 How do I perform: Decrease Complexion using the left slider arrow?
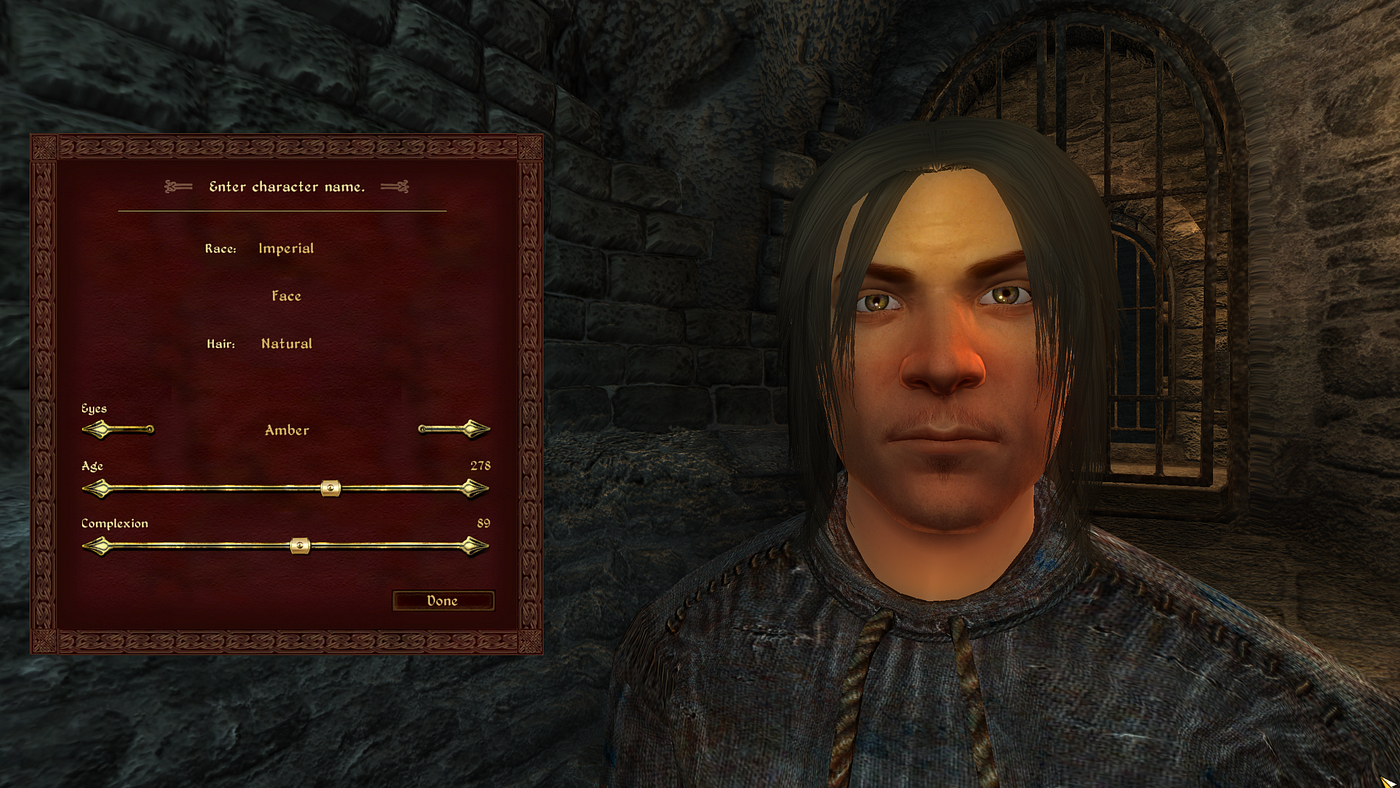(x=97, y=546)
